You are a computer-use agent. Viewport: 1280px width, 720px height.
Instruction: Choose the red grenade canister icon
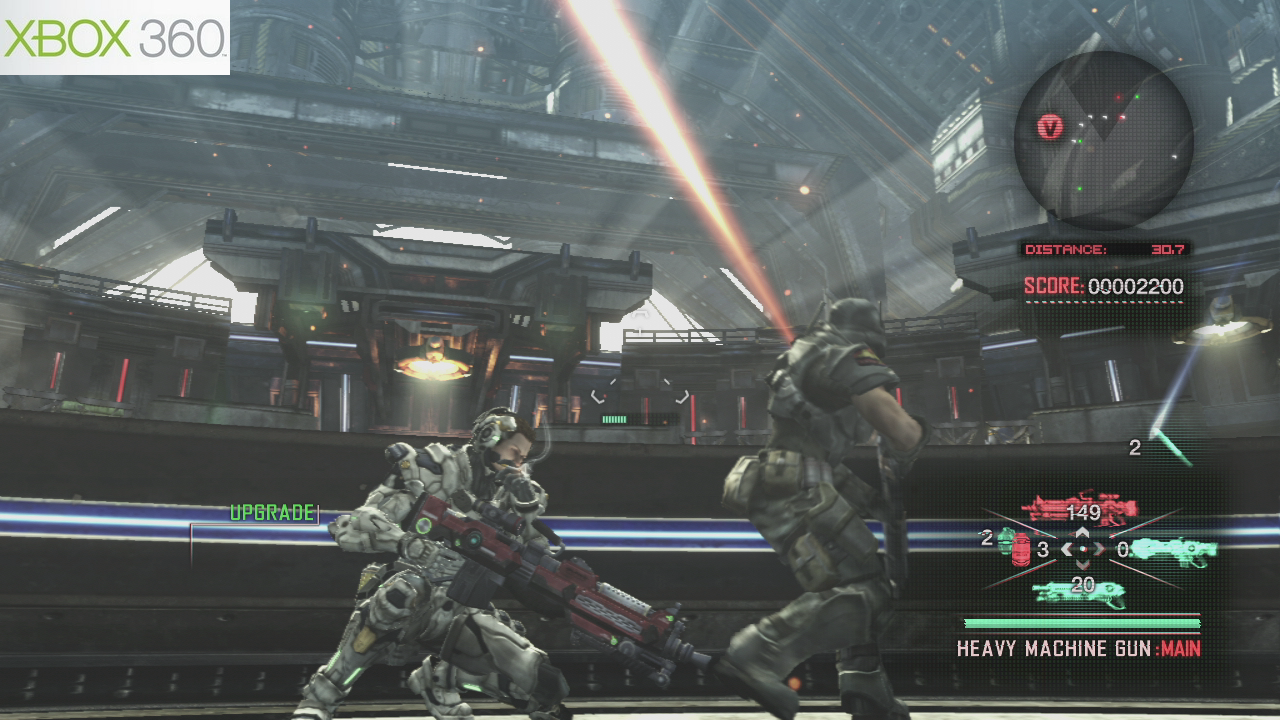[x=1021, y=549]
